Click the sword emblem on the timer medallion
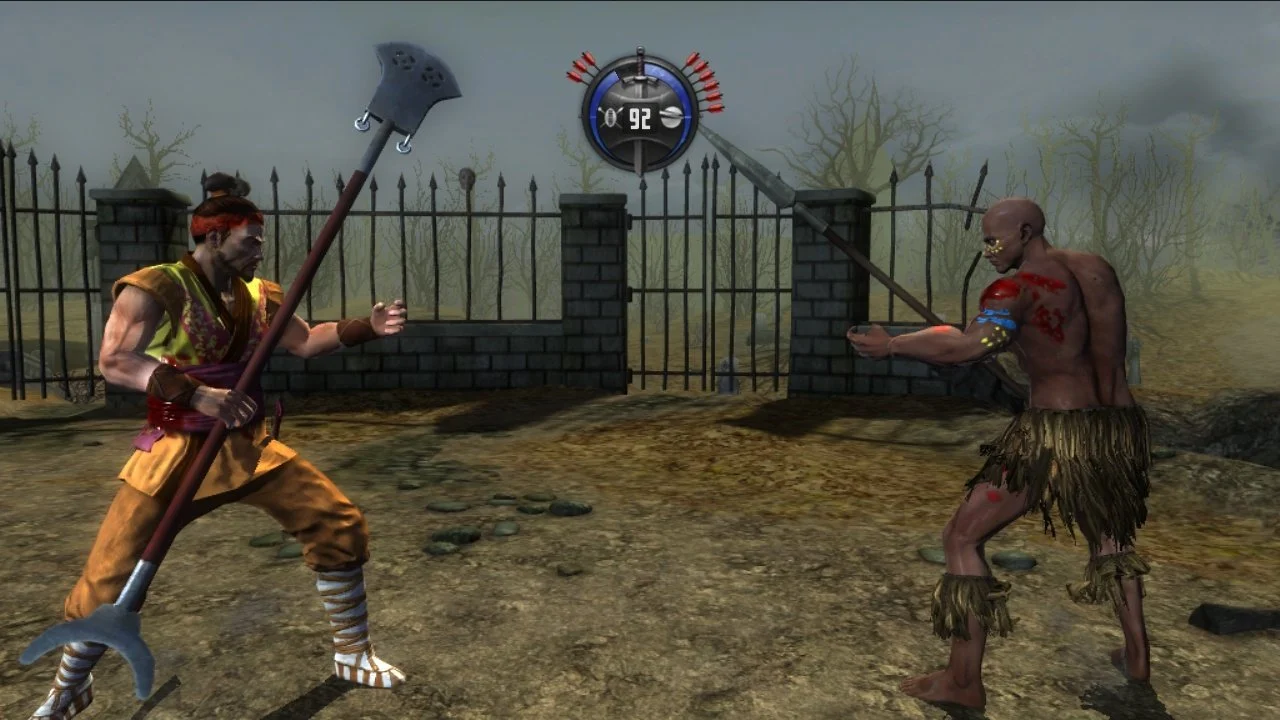 [640, 80]
